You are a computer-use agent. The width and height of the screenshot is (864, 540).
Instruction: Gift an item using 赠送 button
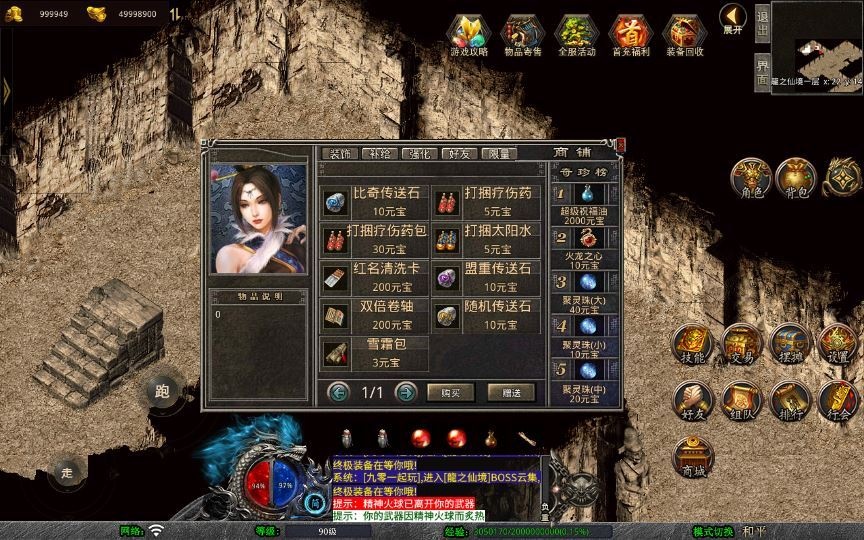click(511, 392)
